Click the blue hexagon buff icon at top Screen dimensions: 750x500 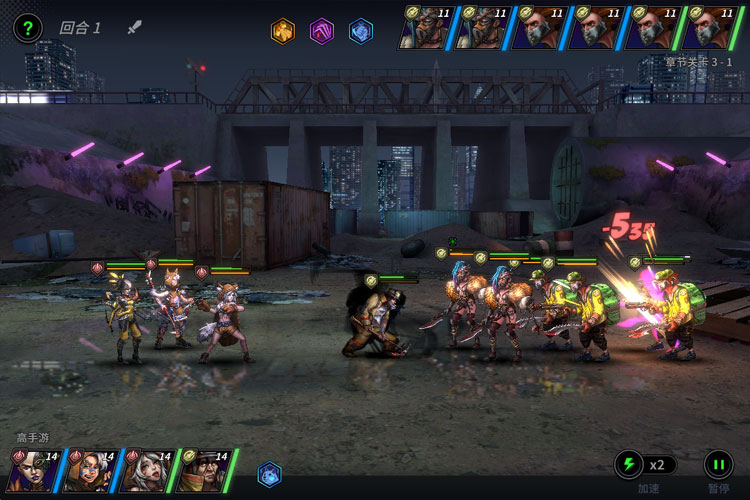360,31
